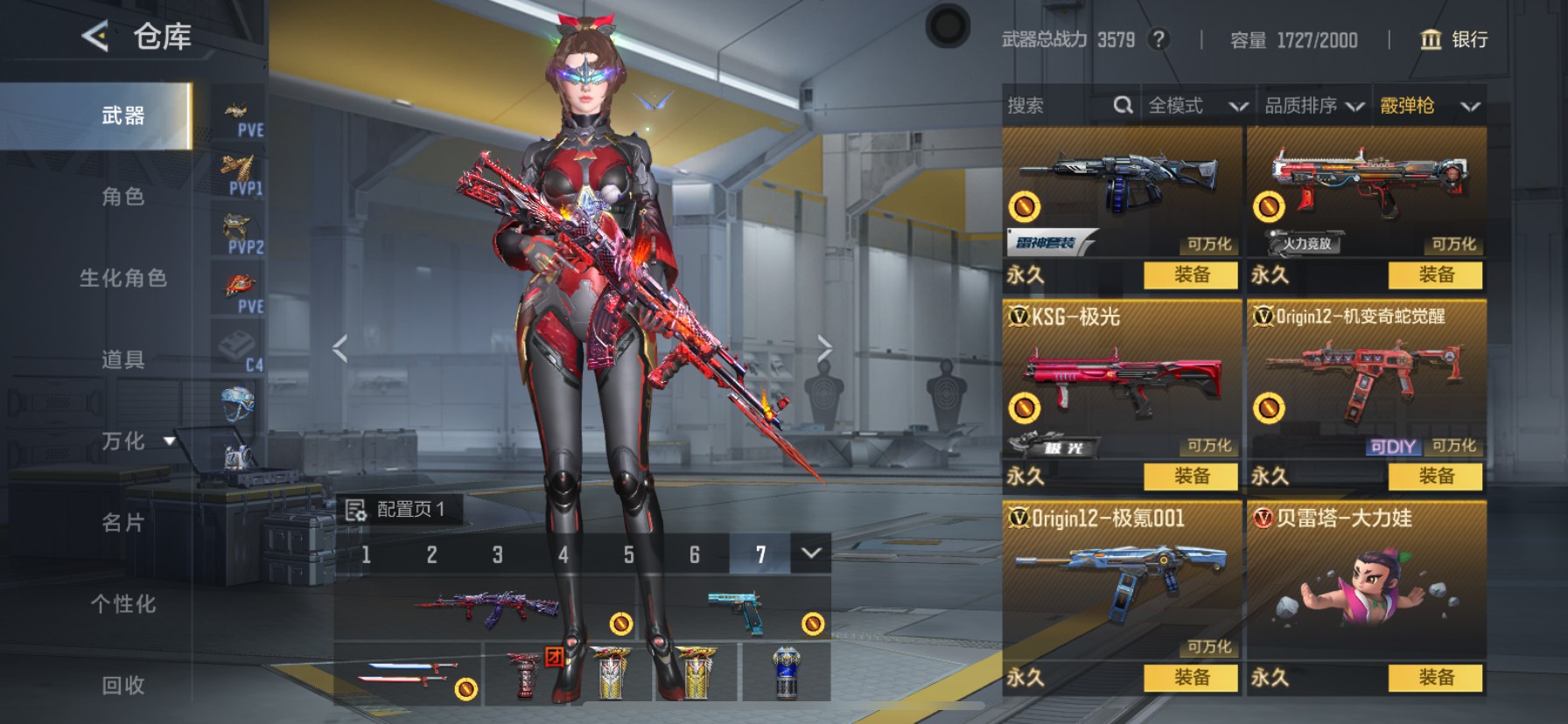Select loadout page 3
The width and height of the screenshot is (1568, 724).
point(497,555)
